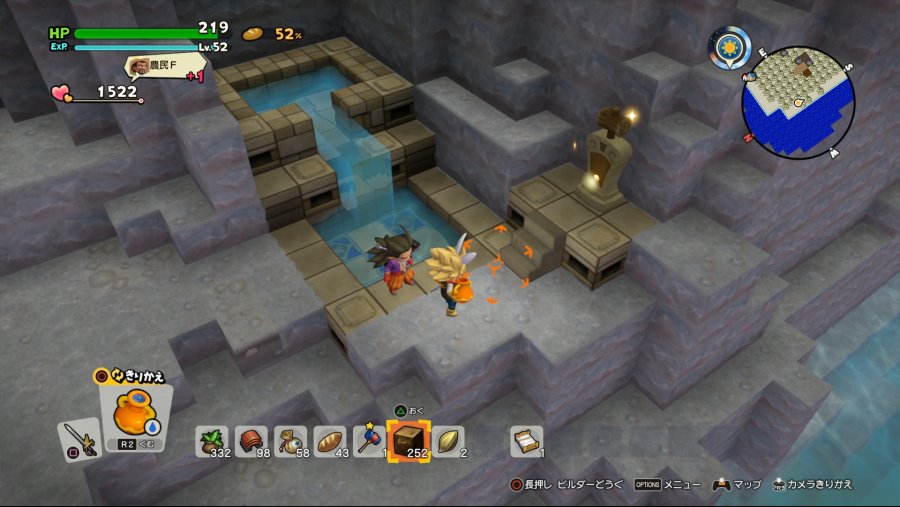Pick the star-tipped hammer slot
Image resolution: width=900 pixels, height=507 pixels.
click(369, 440)
